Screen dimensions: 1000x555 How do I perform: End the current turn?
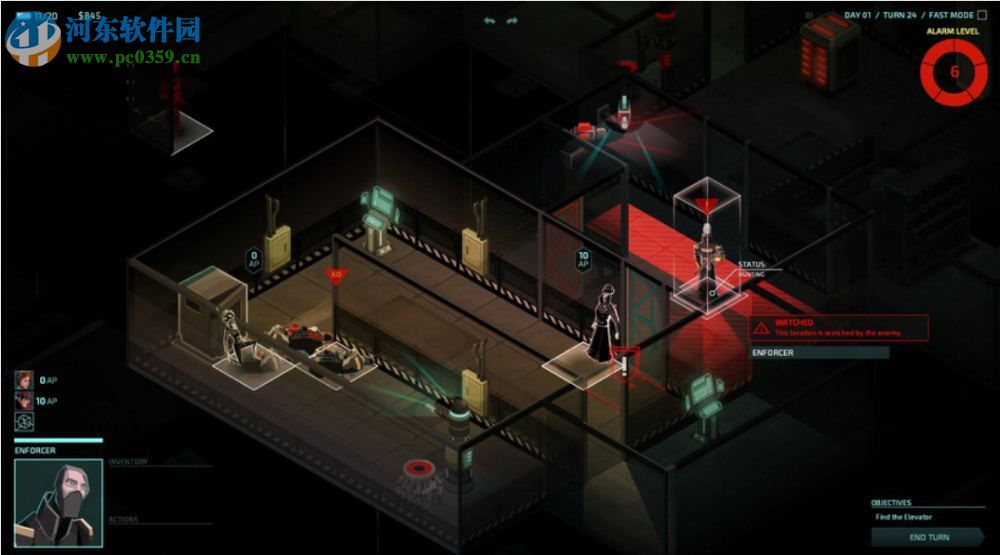(x=929, y=537)
